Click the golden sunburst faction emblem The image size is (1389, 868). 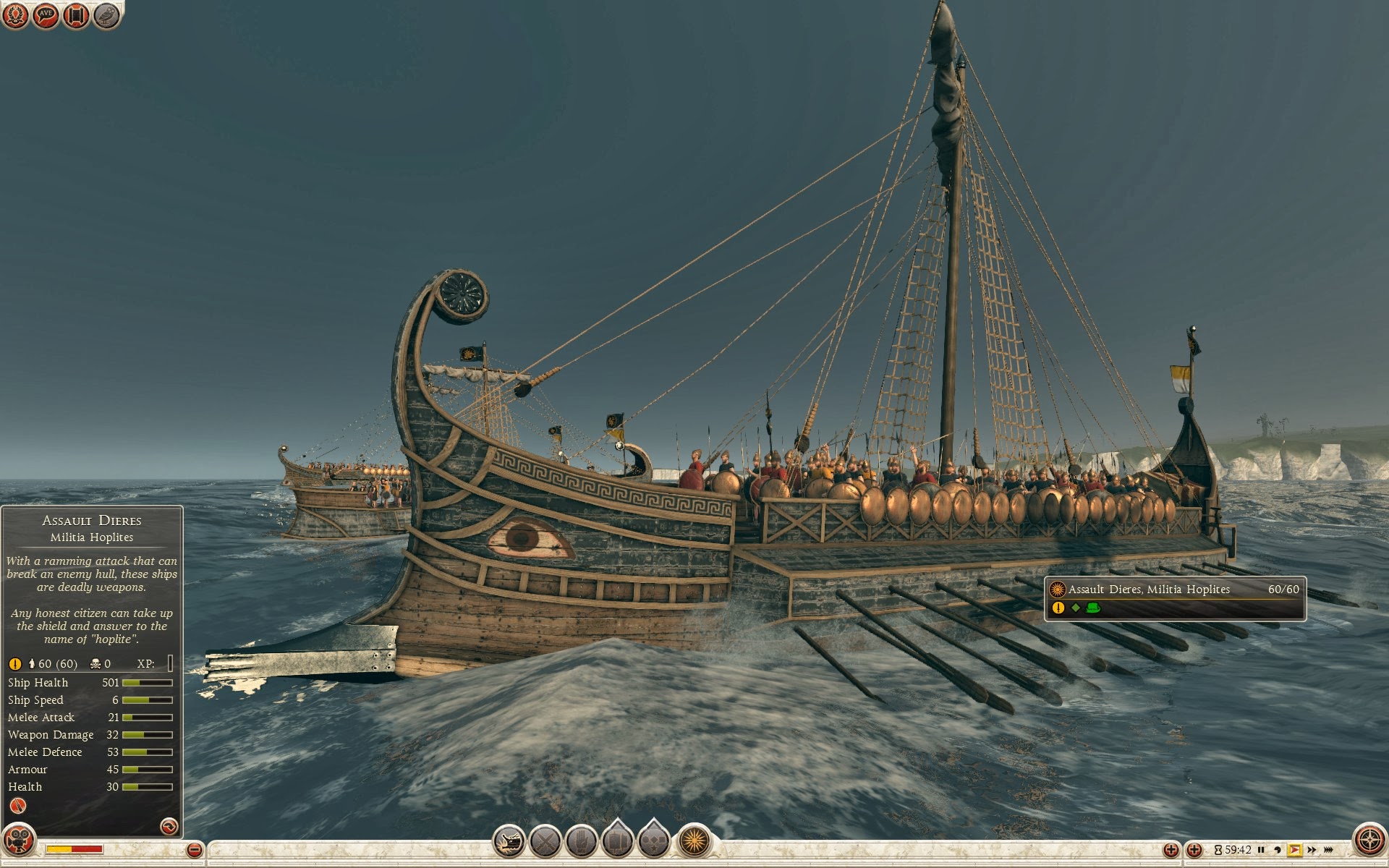point(694,841)
